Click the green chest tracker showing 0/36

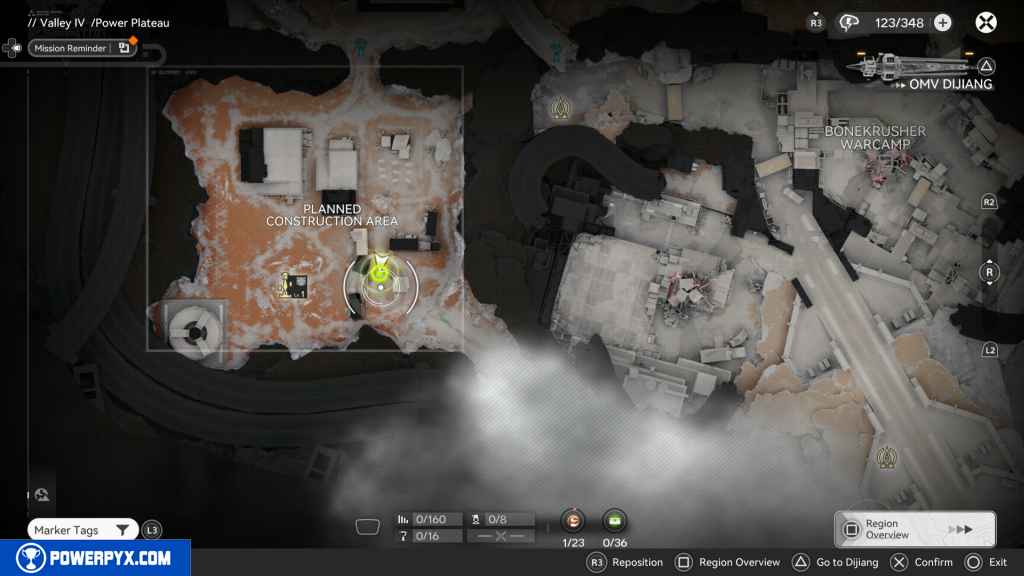[615, 520]
